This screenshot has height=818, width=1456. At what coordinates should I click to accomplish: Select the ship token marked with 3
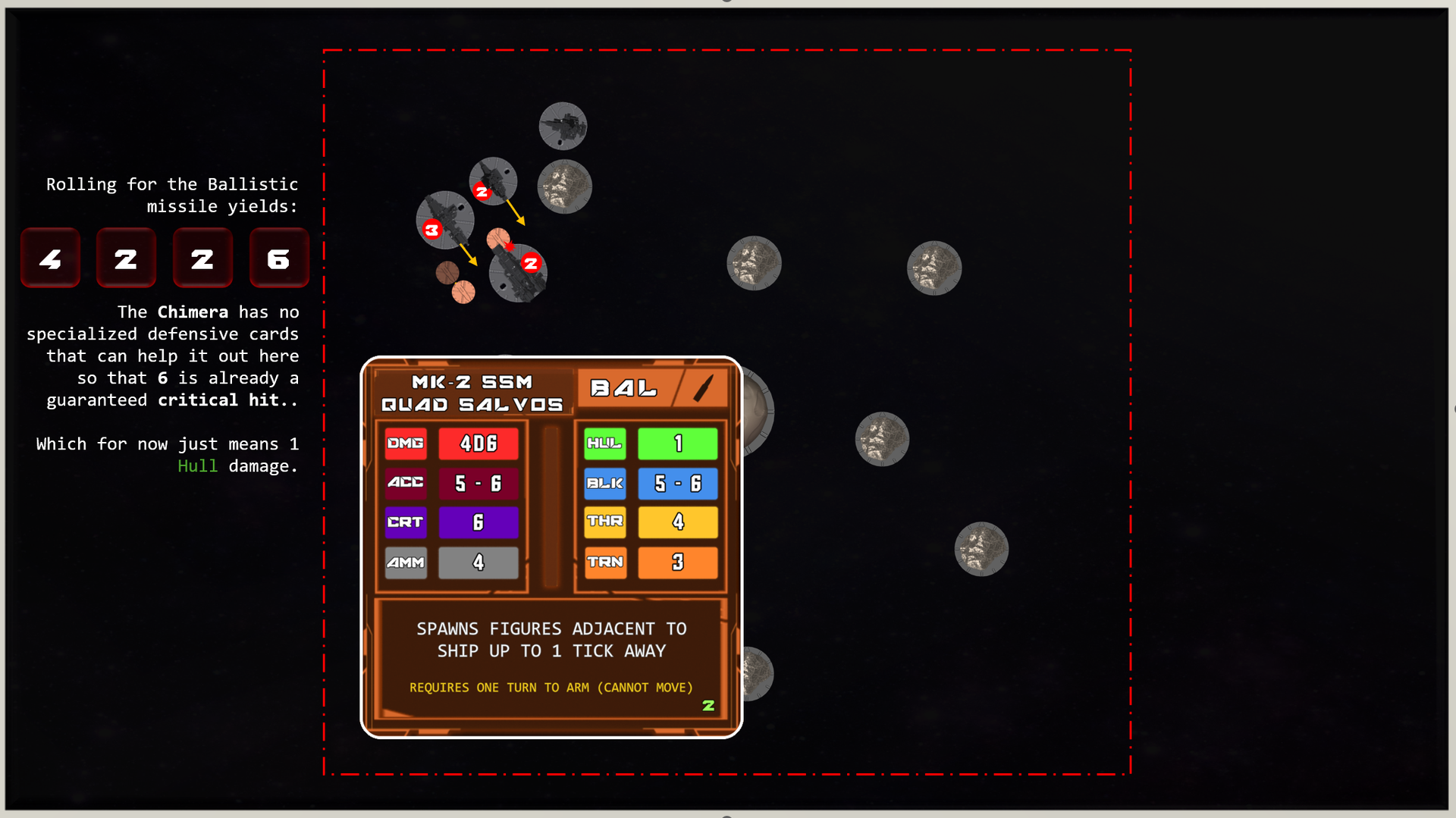[446, 219]
